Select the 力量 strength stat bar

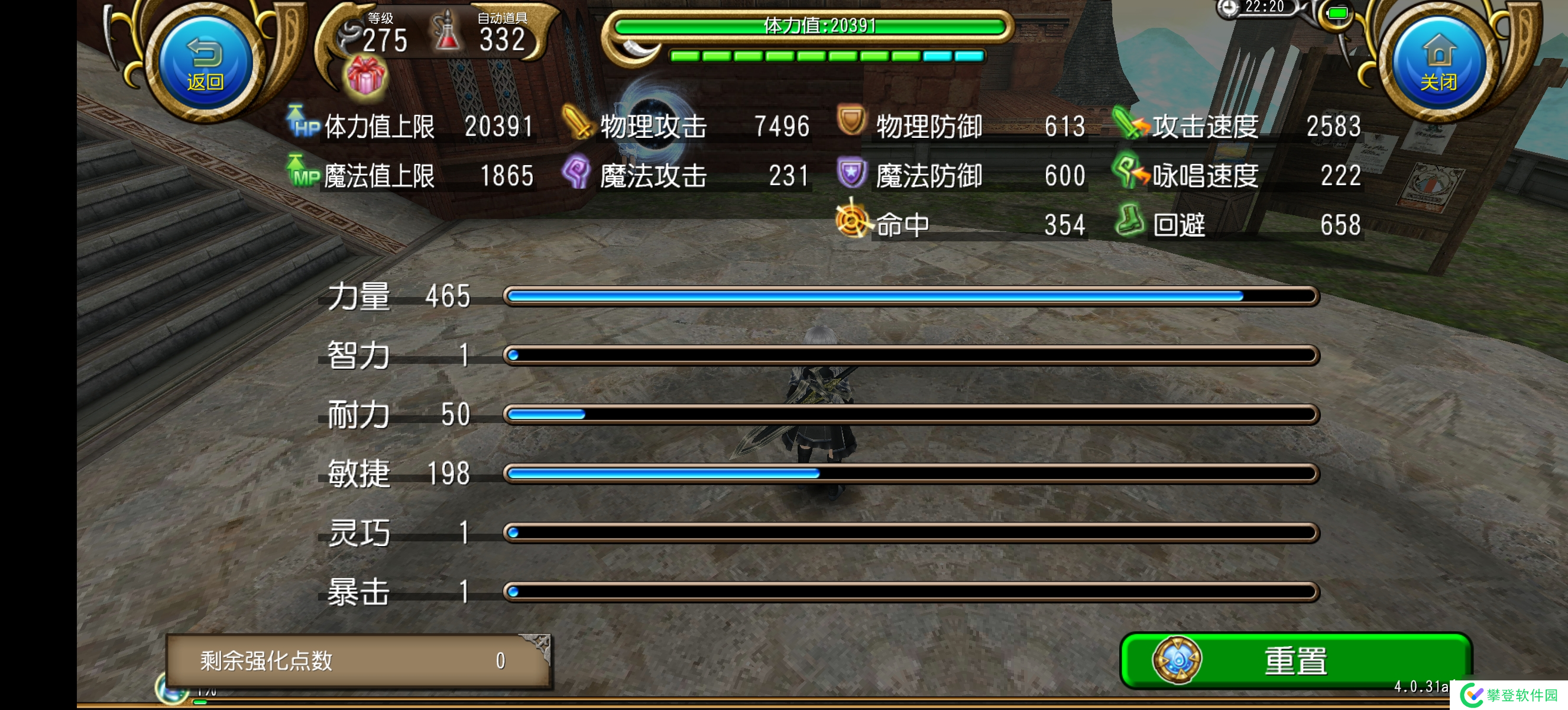911,296
